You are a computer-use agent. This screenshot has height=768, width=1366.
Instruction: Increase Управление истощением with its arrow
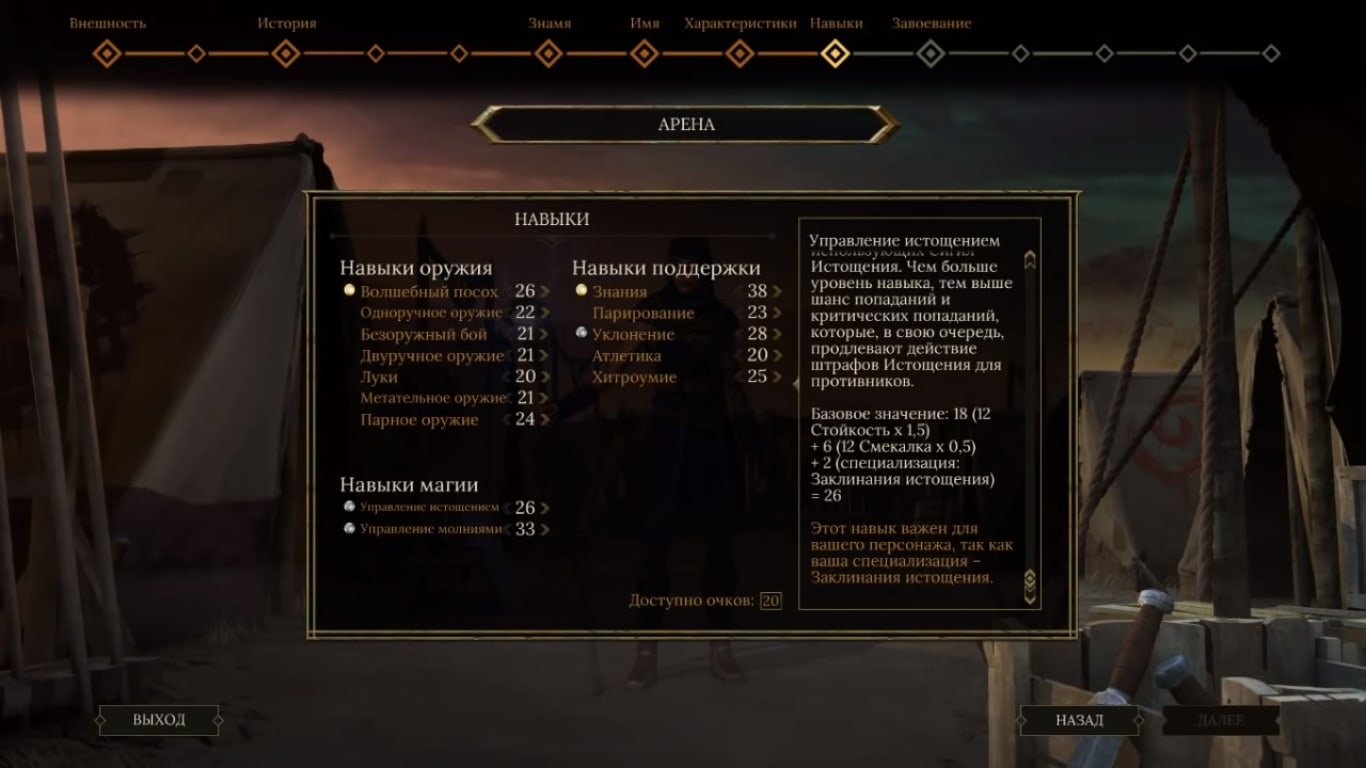[546, 508]
